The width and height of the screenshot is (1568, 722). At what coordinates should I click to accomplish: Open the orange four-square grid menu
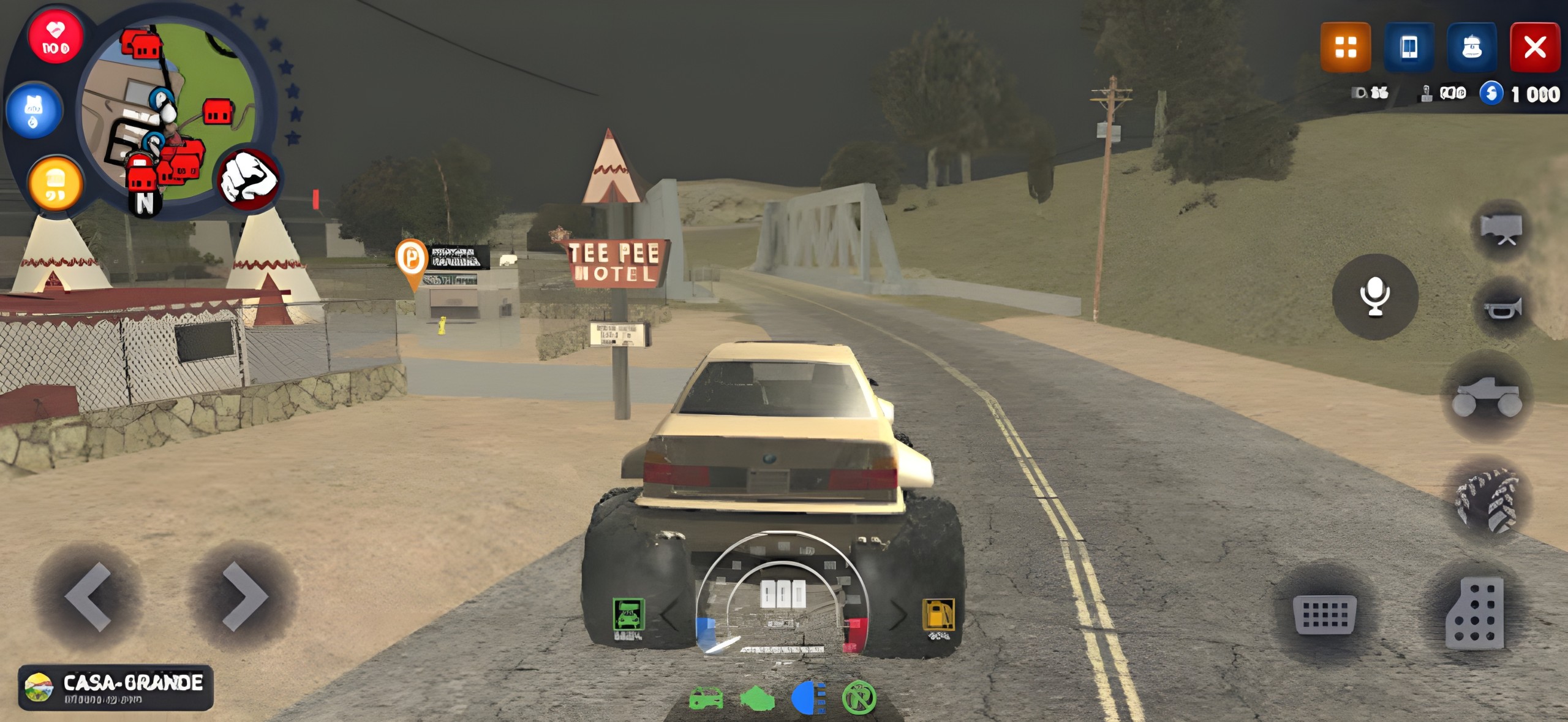click(1345, 47)
